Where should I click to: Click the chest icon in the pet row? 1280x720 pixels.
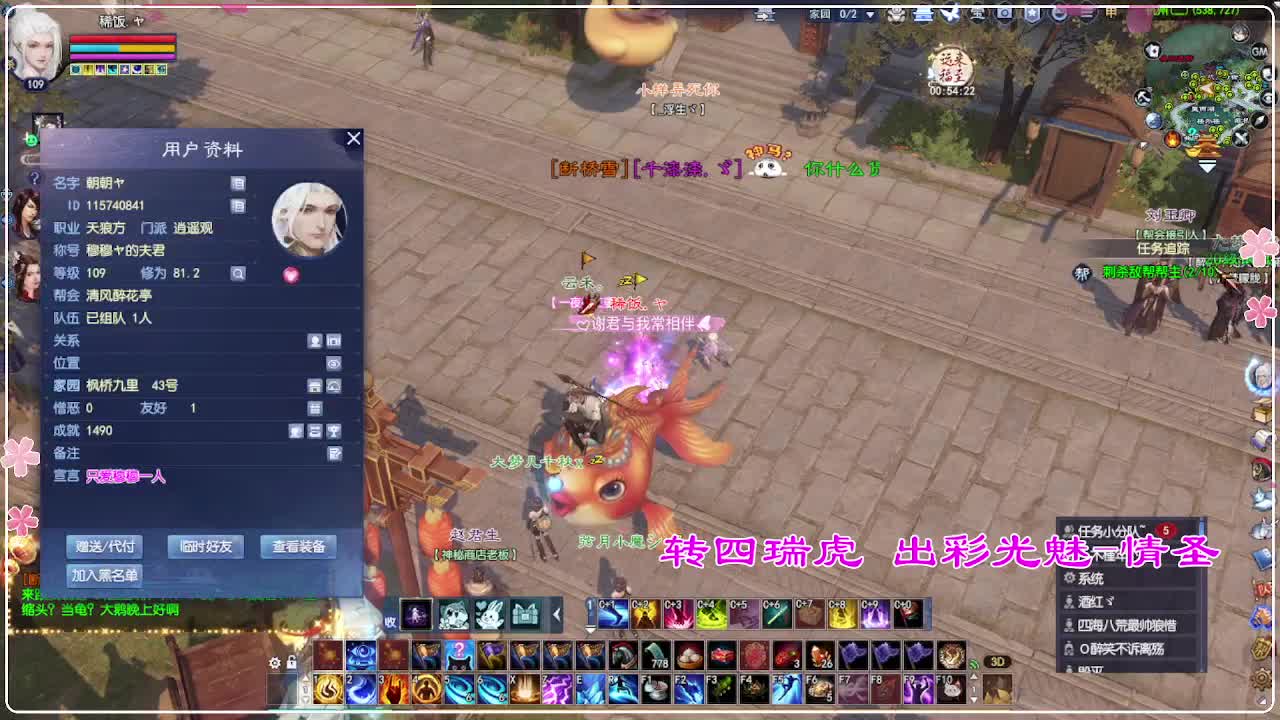(525, 613)
